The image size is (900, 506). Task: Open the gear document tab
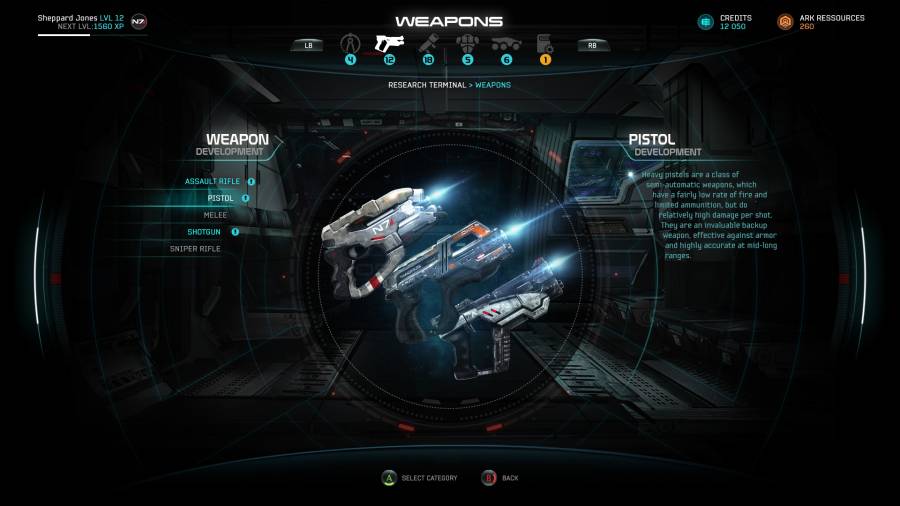[545, 44]
